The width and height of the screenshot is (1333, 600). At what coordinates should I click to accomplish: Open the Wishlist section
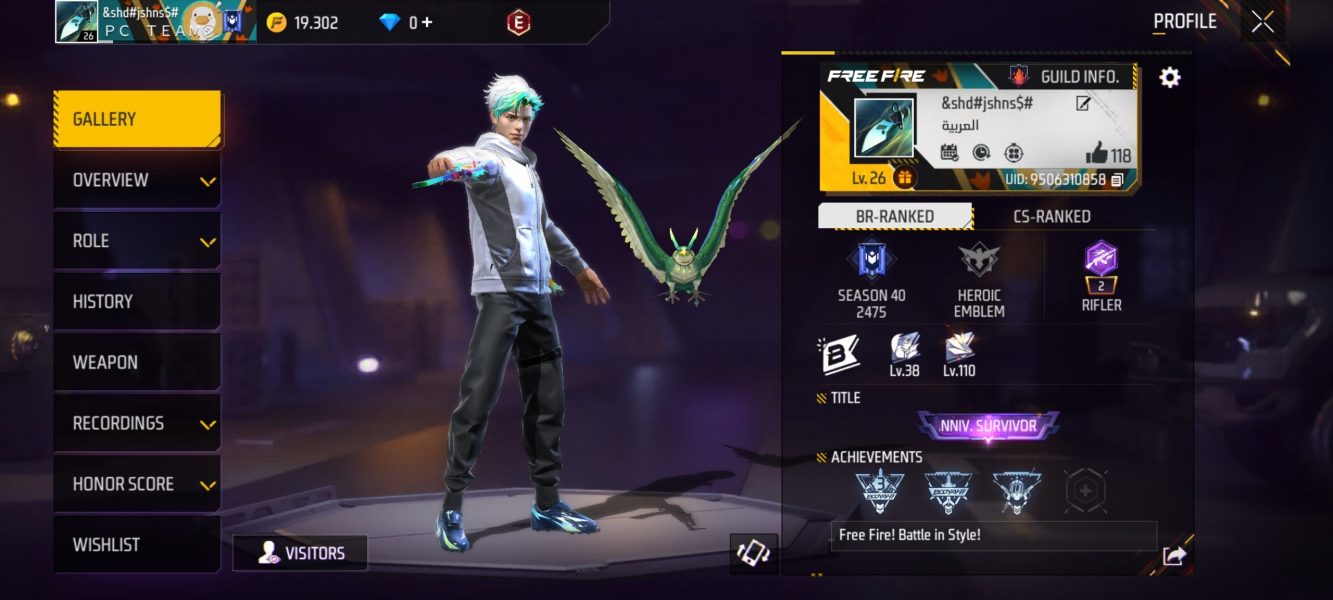tap(137, 545)
